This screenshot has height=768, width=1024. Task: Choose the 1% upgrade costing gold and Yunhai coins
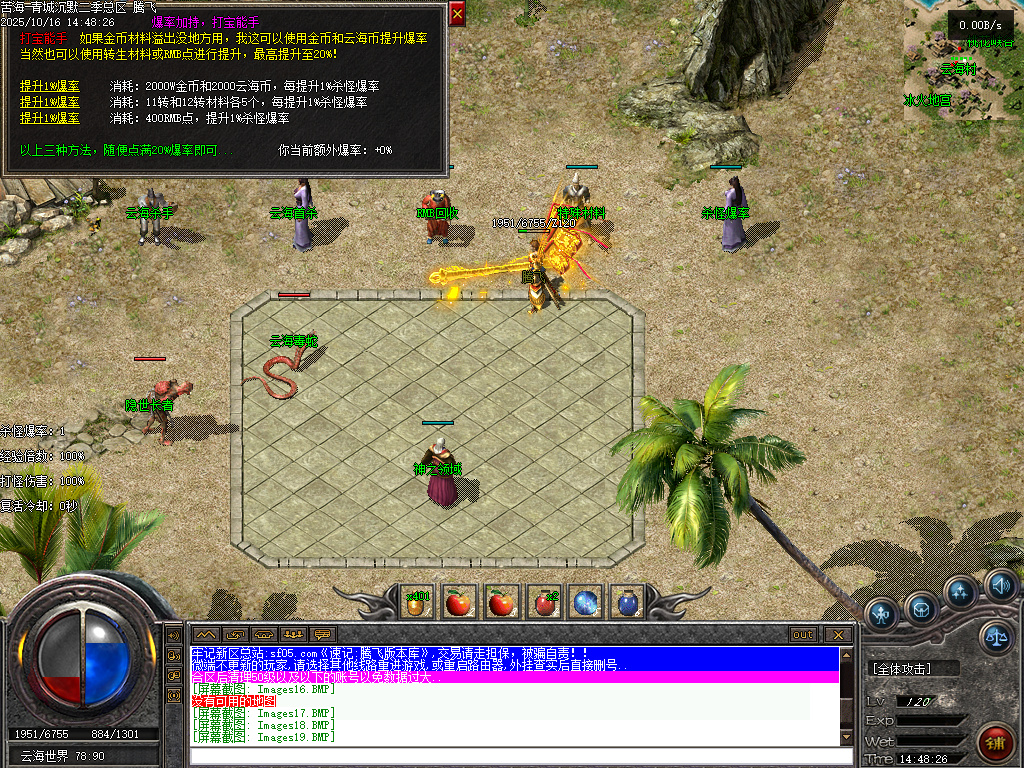(x=50, y=86)
